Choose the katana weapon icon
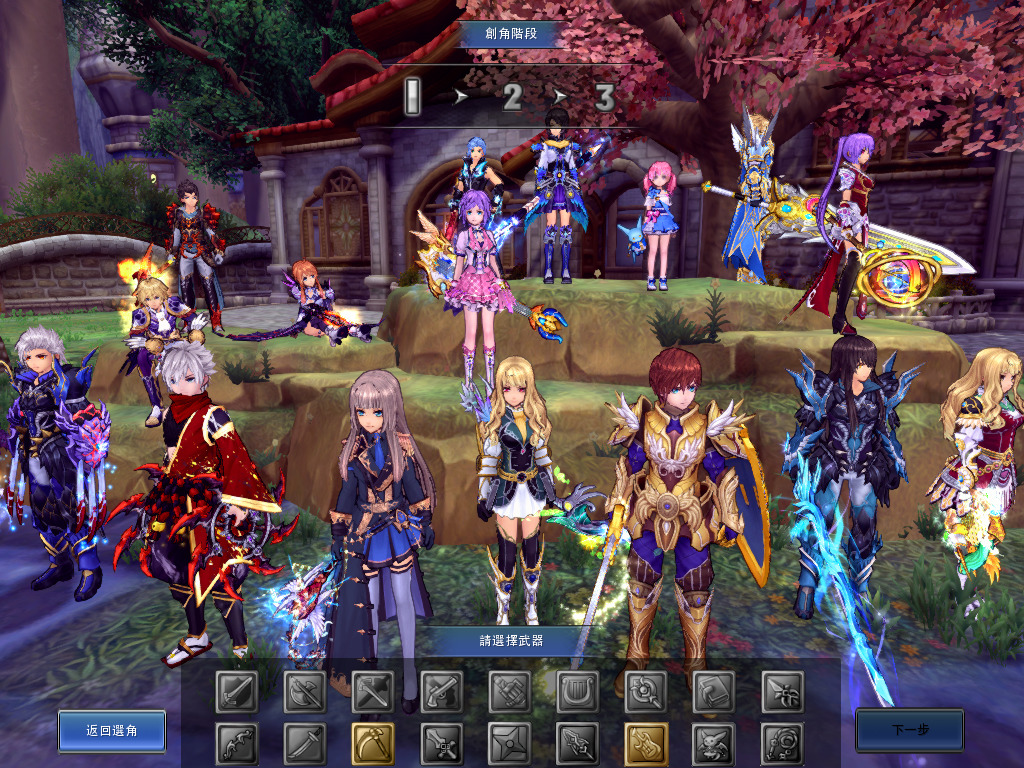Image resolution: width=1024 pixels, height=768 pixels. tap(305, 744)
